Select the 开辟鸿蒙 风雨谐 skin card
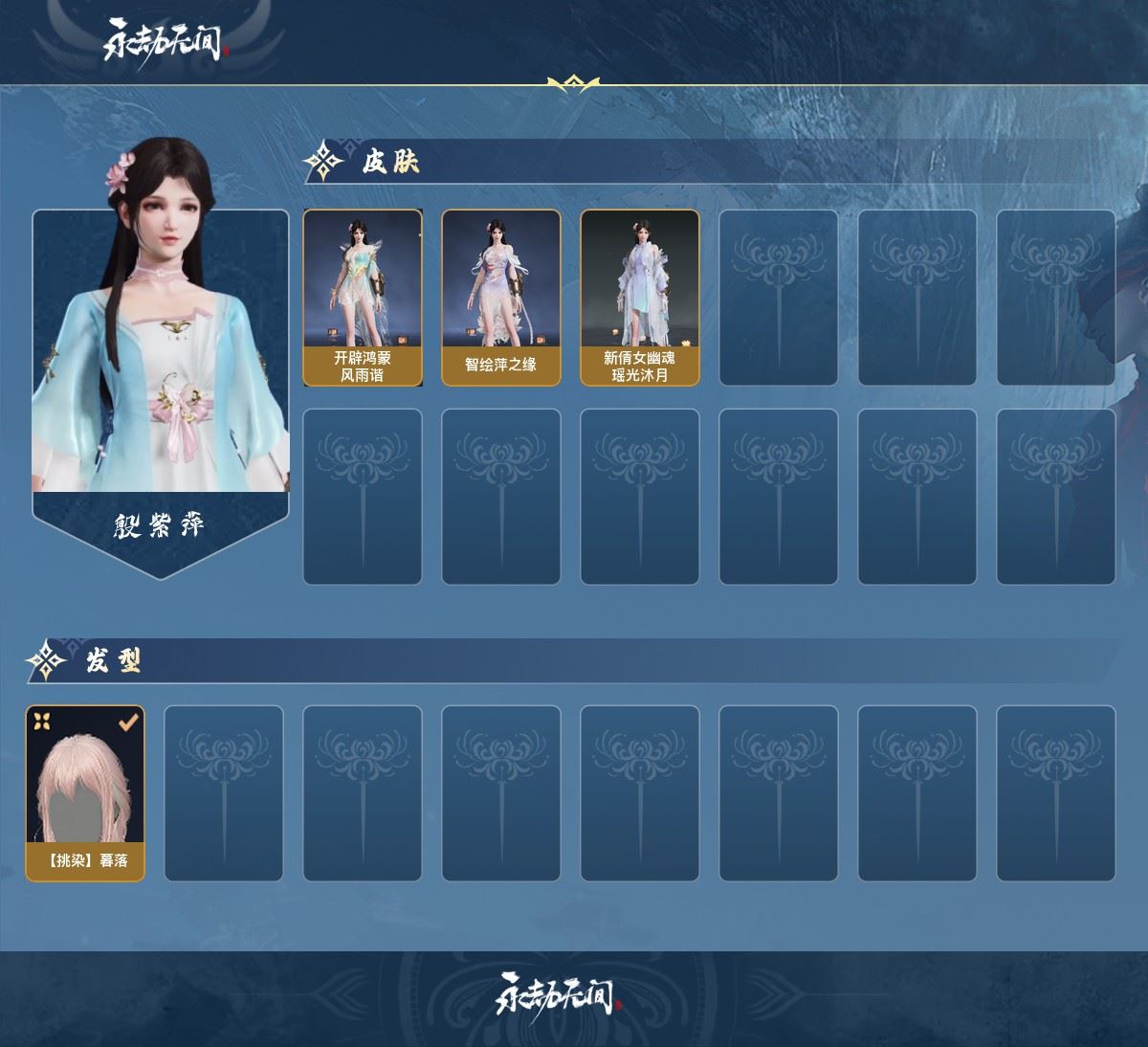 coord(363,298)
